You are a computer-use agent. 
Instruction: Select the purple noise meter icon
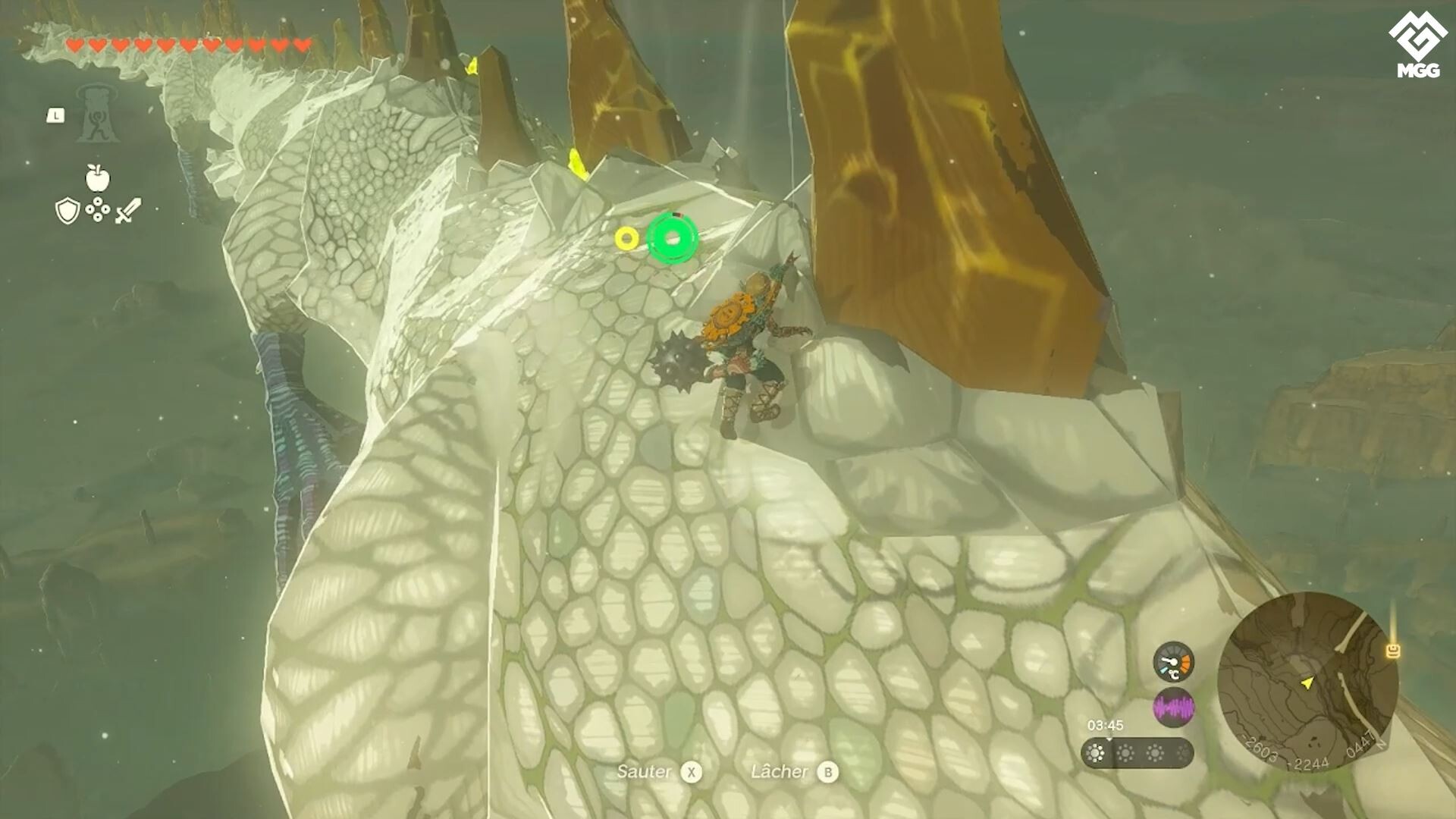(x=1174, y=707)
